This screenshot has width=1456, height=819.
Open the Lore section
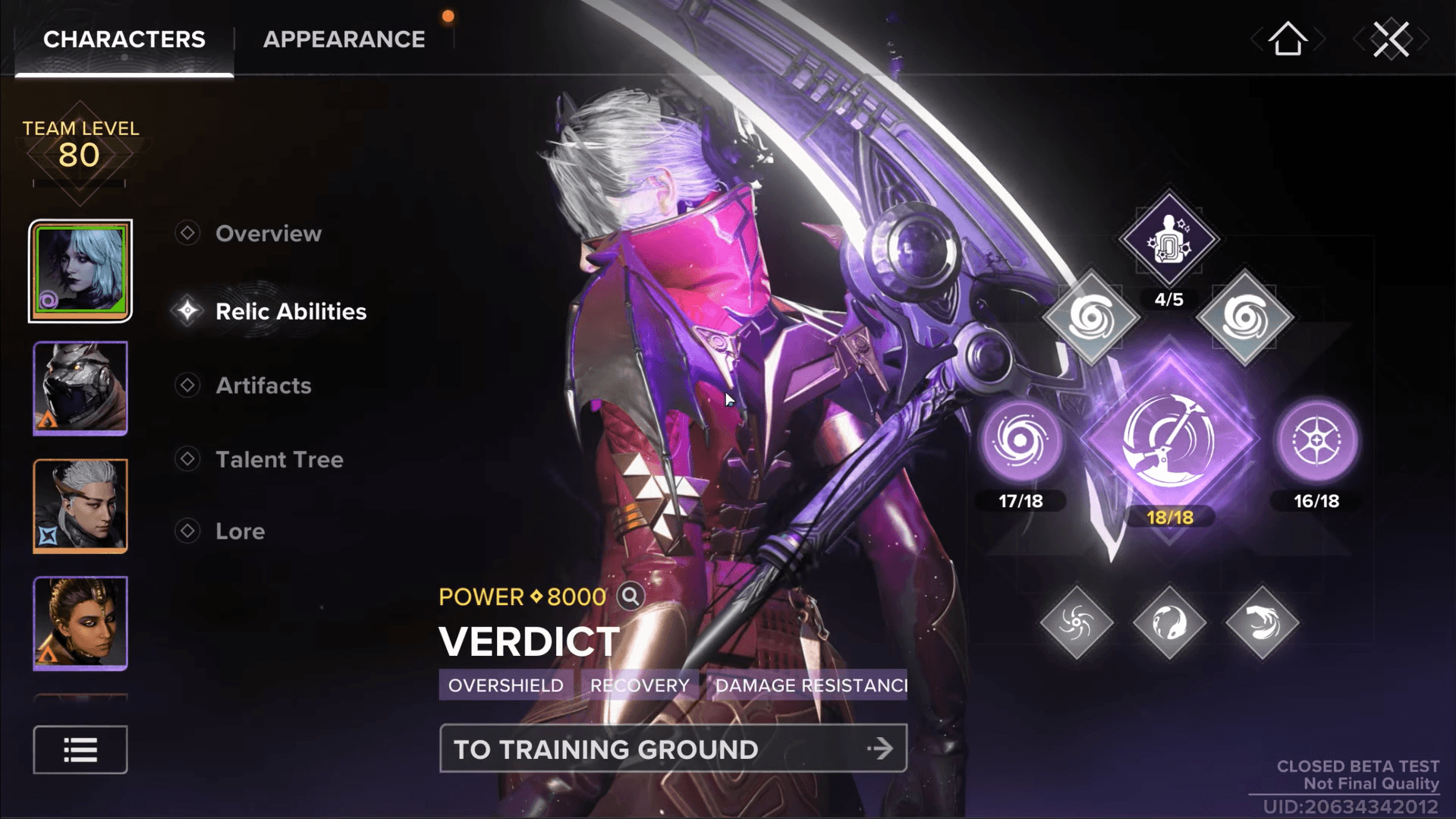pyautogui.click(x=240, y=531)
